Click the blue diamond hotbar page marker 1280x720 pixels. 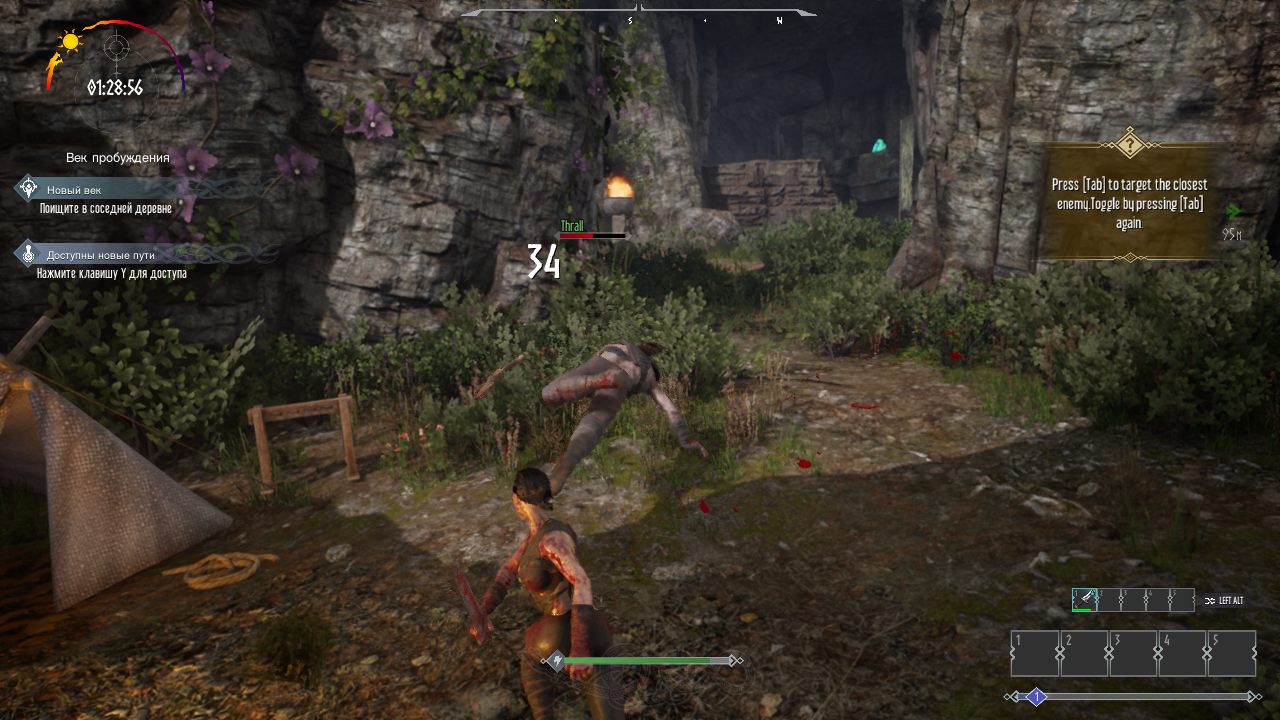point(1037,697)
